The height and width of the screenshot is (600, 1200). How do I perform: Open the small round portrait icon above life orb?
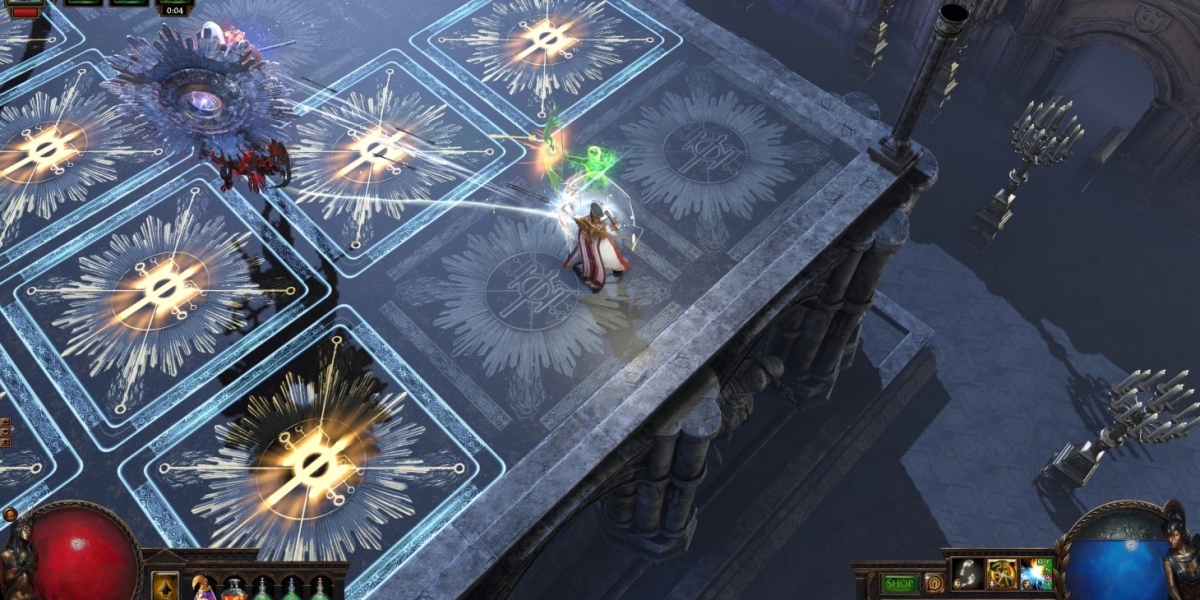[11, 515]
